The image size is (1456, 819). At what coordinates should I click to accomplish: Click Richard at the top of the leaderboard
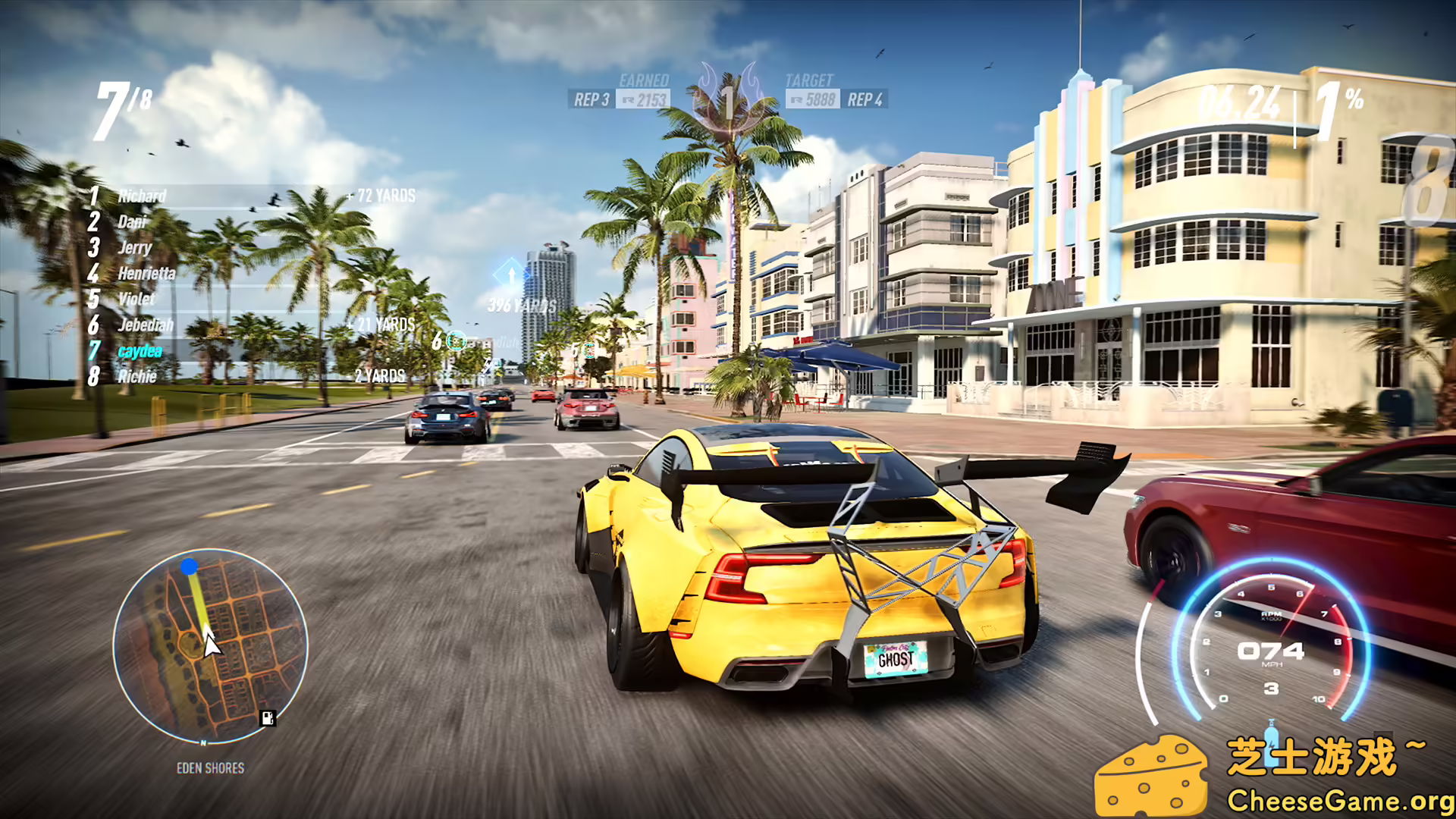pyautogui.click(x=141, y=196)
